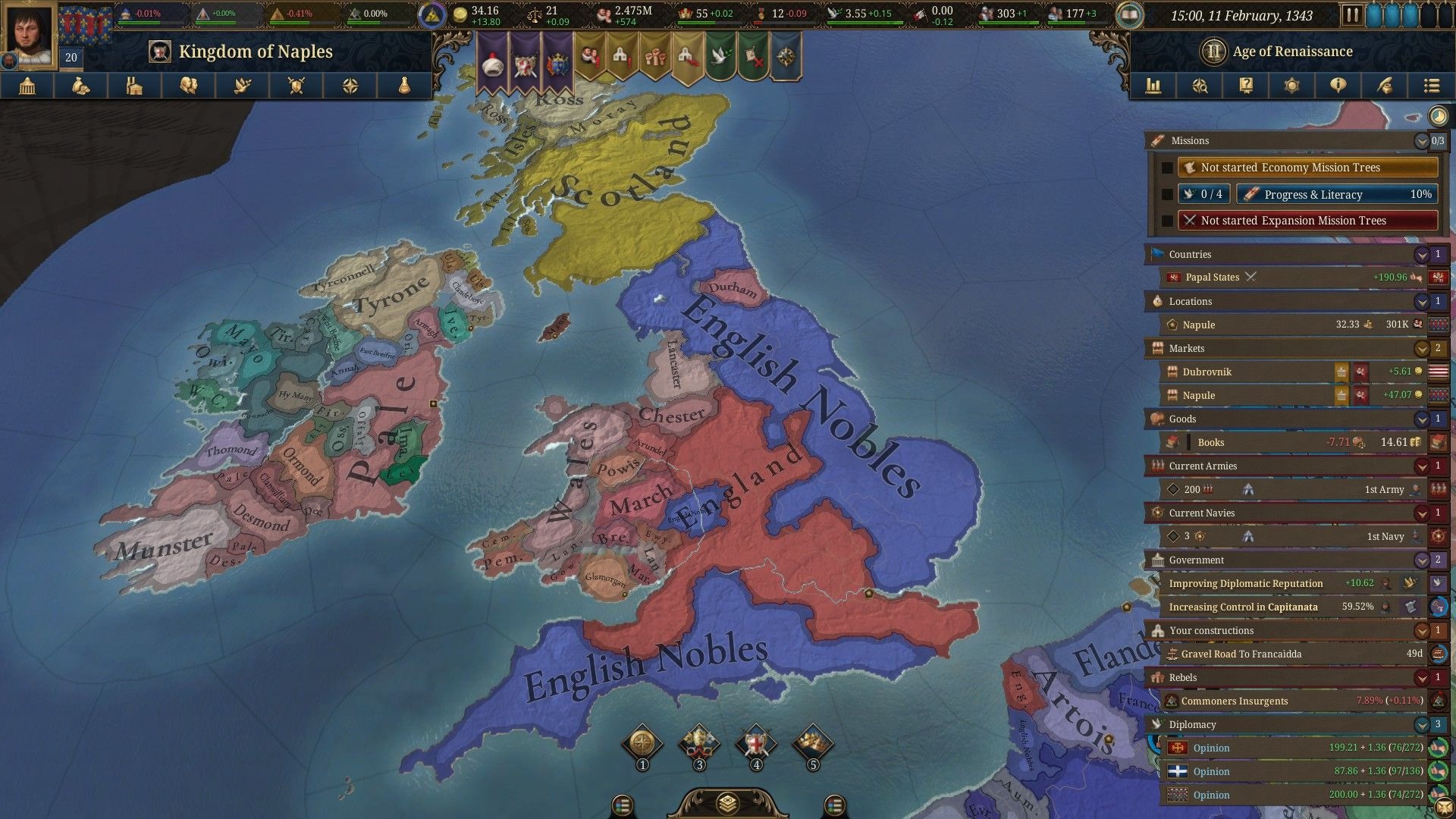Open the Production buildings panel
This screenshot has width=1456, height=819.
[135, 86]
